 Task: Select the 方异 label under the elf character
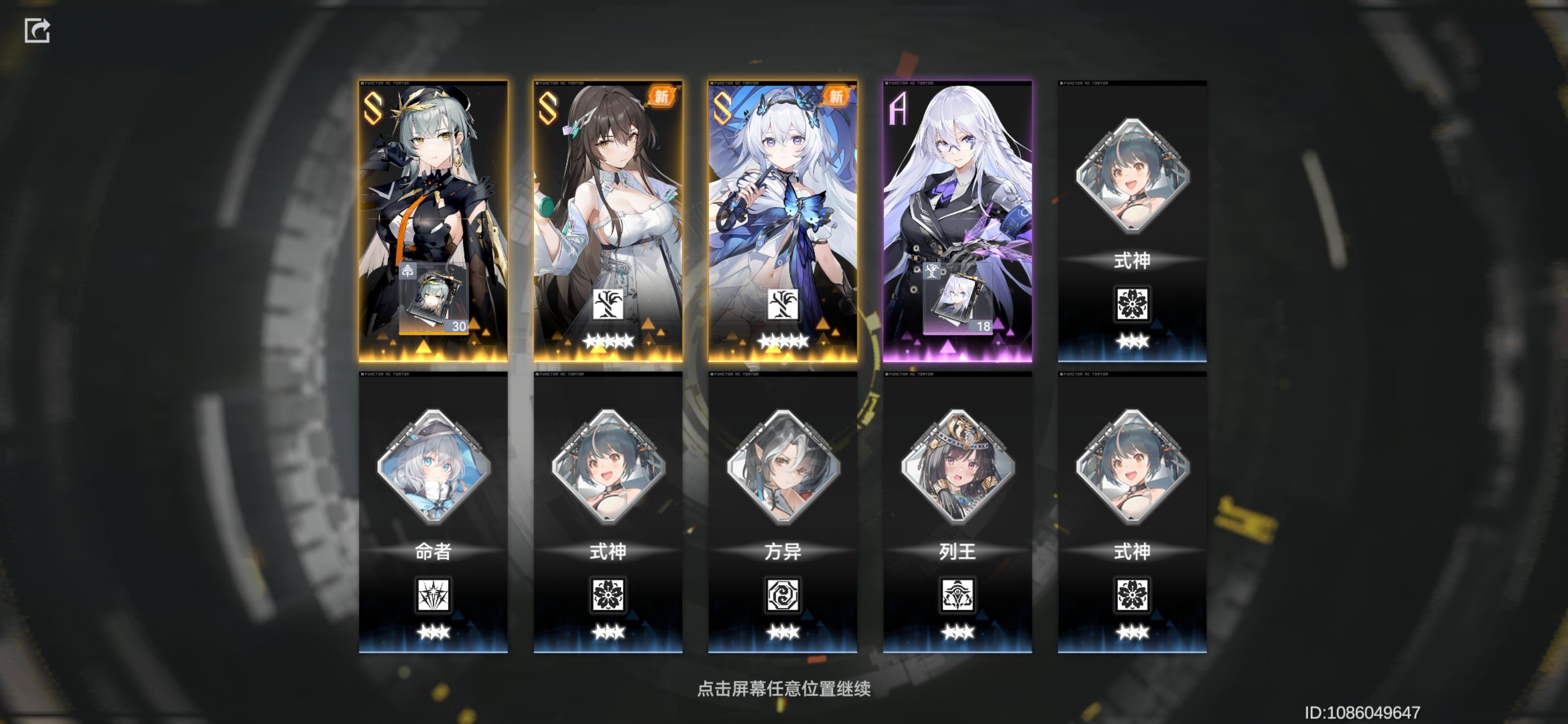pyautogui.click(x=783, y=552)
